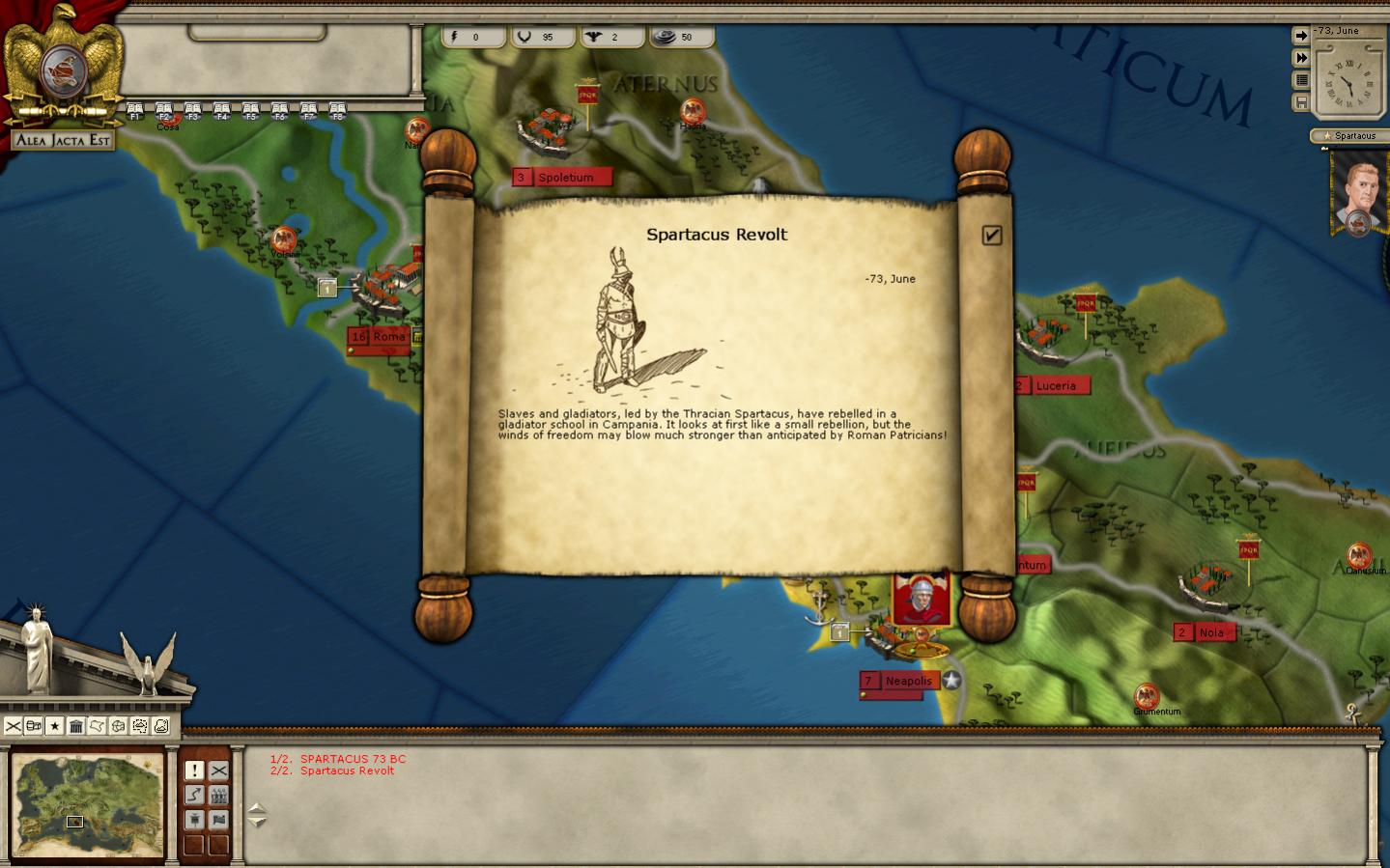
Task: Toggle the temple building map filter
Action: click(76, 726)
